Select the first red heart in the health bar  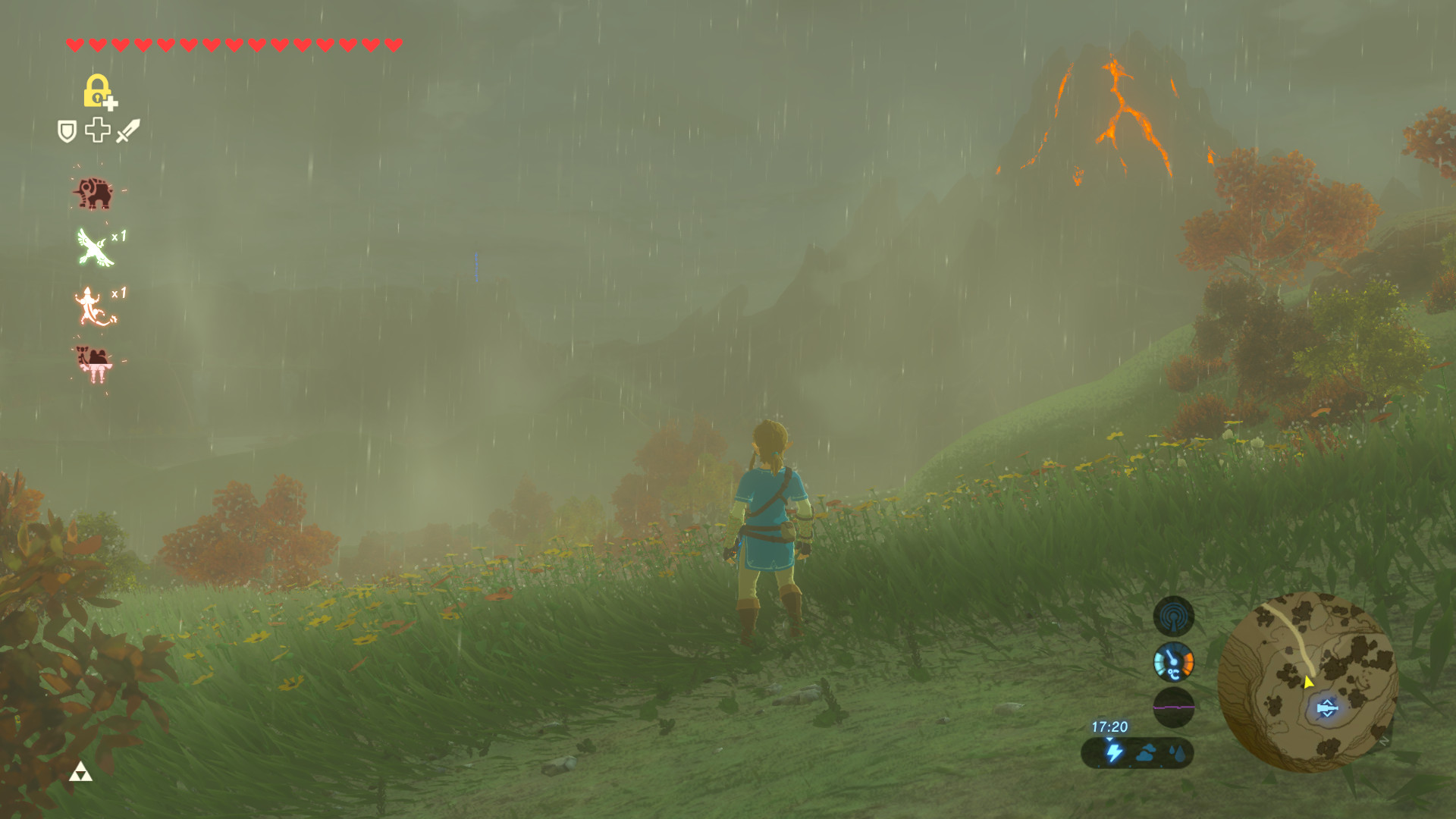coord(74,44)
